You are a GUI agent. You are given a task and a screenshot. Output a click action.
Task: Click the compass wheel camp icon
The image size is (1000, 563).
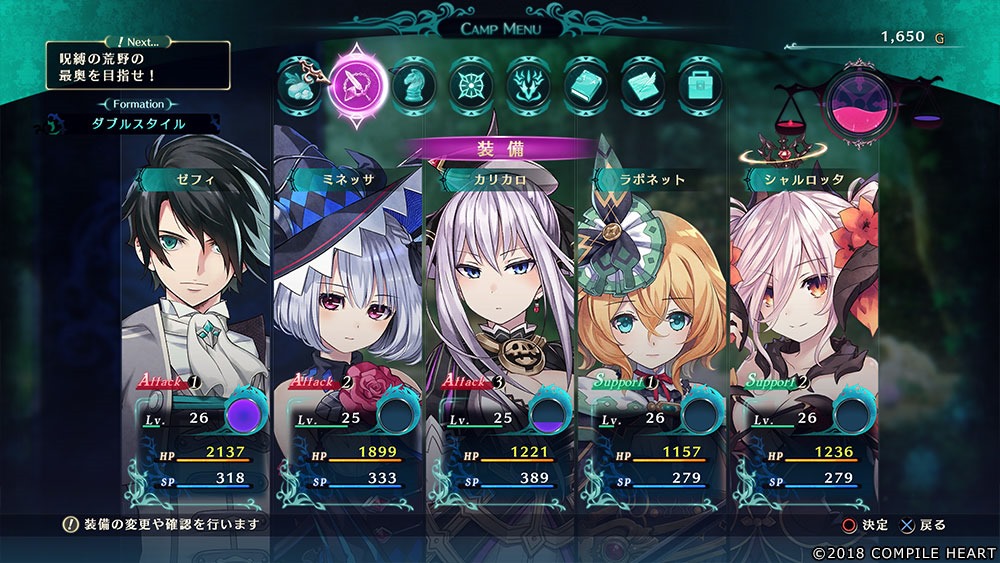pyautogui.click(x=470, y=83)
